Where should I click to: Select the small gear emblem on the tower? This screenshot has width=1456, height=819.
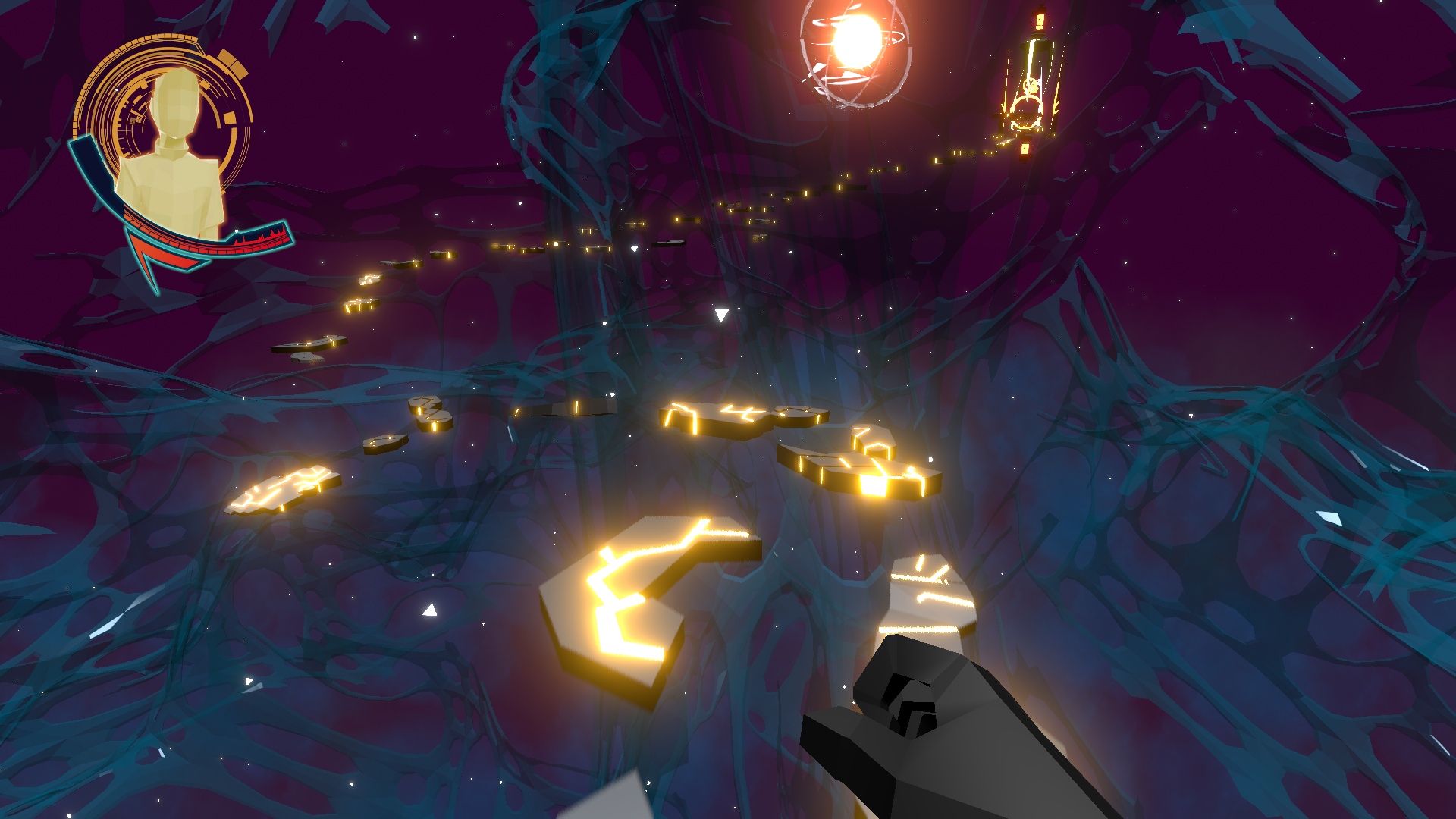1031,86
